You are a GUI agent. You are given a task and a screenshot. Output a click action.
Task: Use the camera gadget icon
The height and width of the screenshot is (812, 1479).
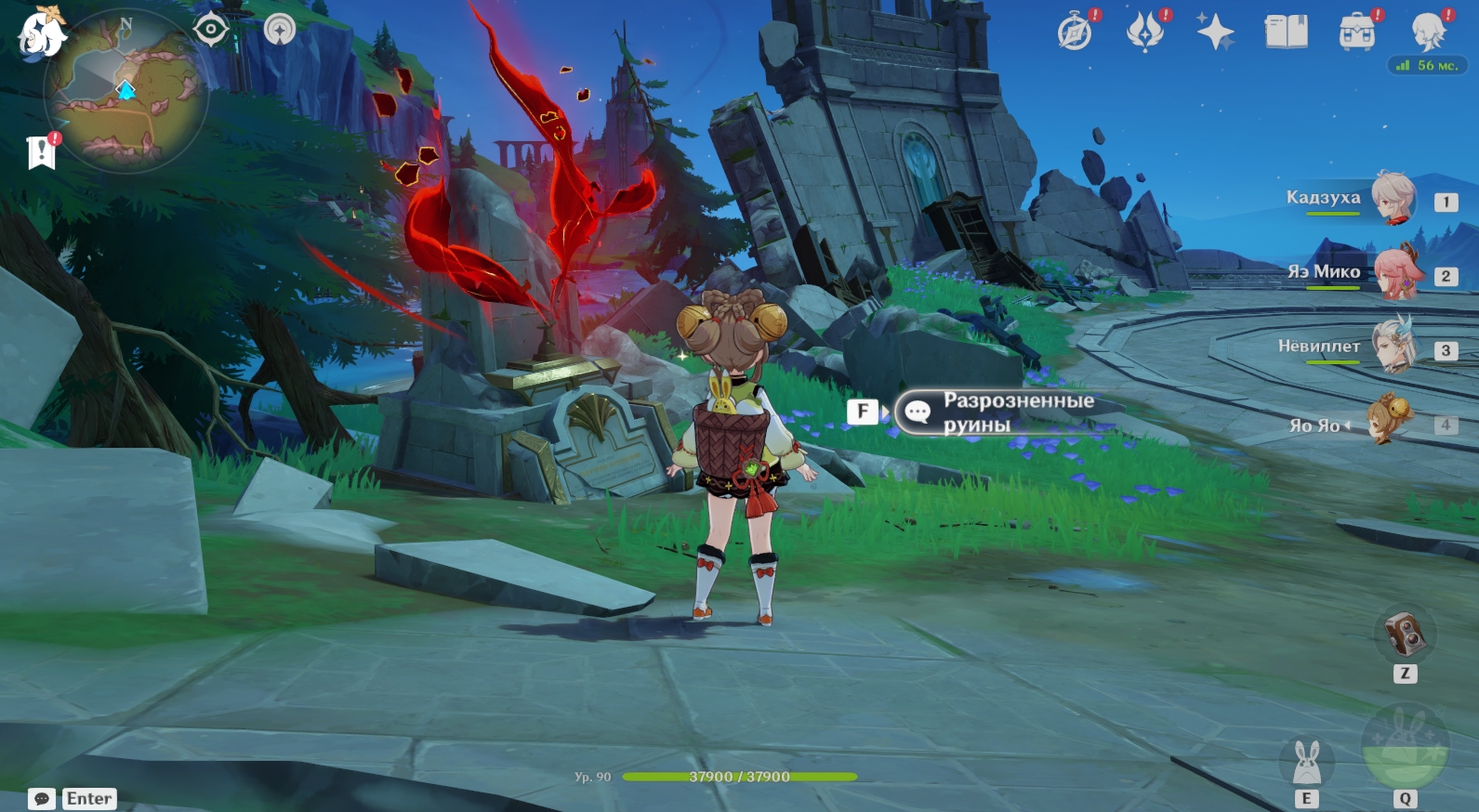[1405, 635]
